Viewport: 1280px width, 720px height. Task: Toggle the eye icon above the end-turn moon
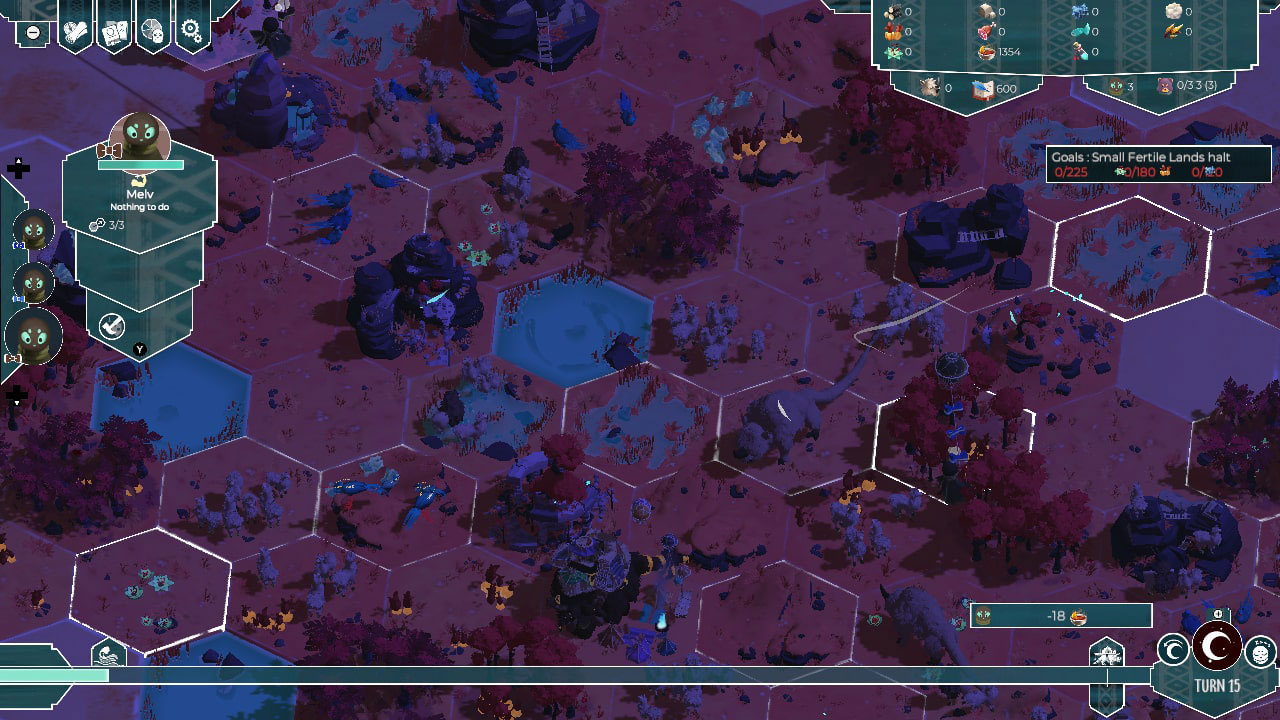pos(1218,615)
